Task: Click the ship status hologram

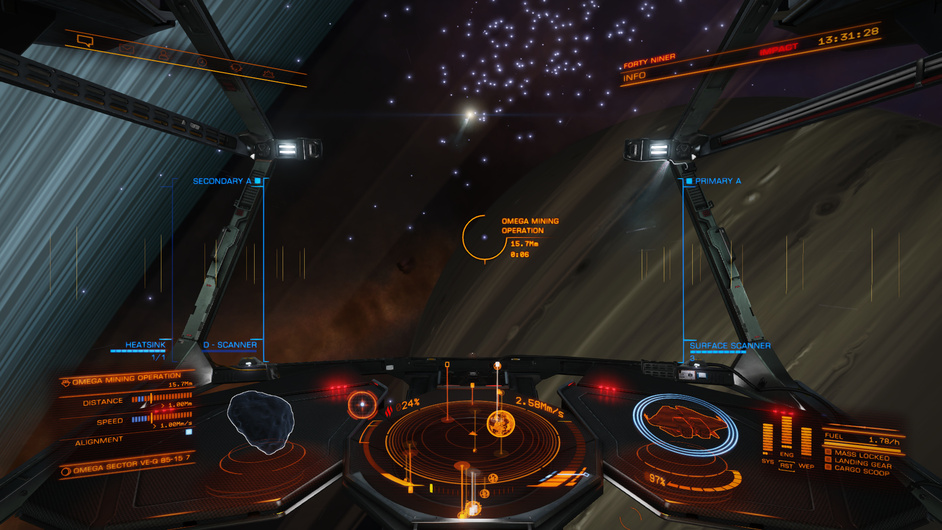Action: [687, 423]
